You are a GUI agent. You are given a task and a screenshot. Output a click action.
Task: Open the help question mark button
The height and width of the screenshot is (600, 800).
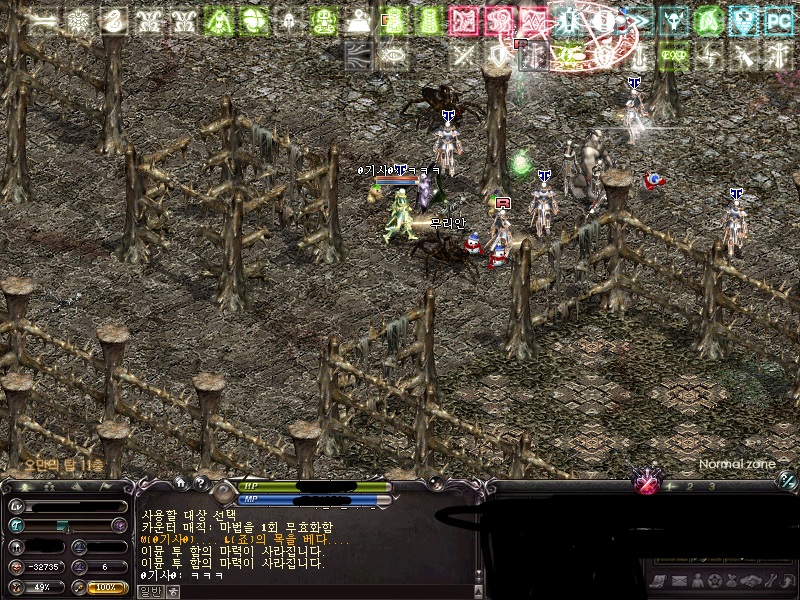click(x=201, y=484)
